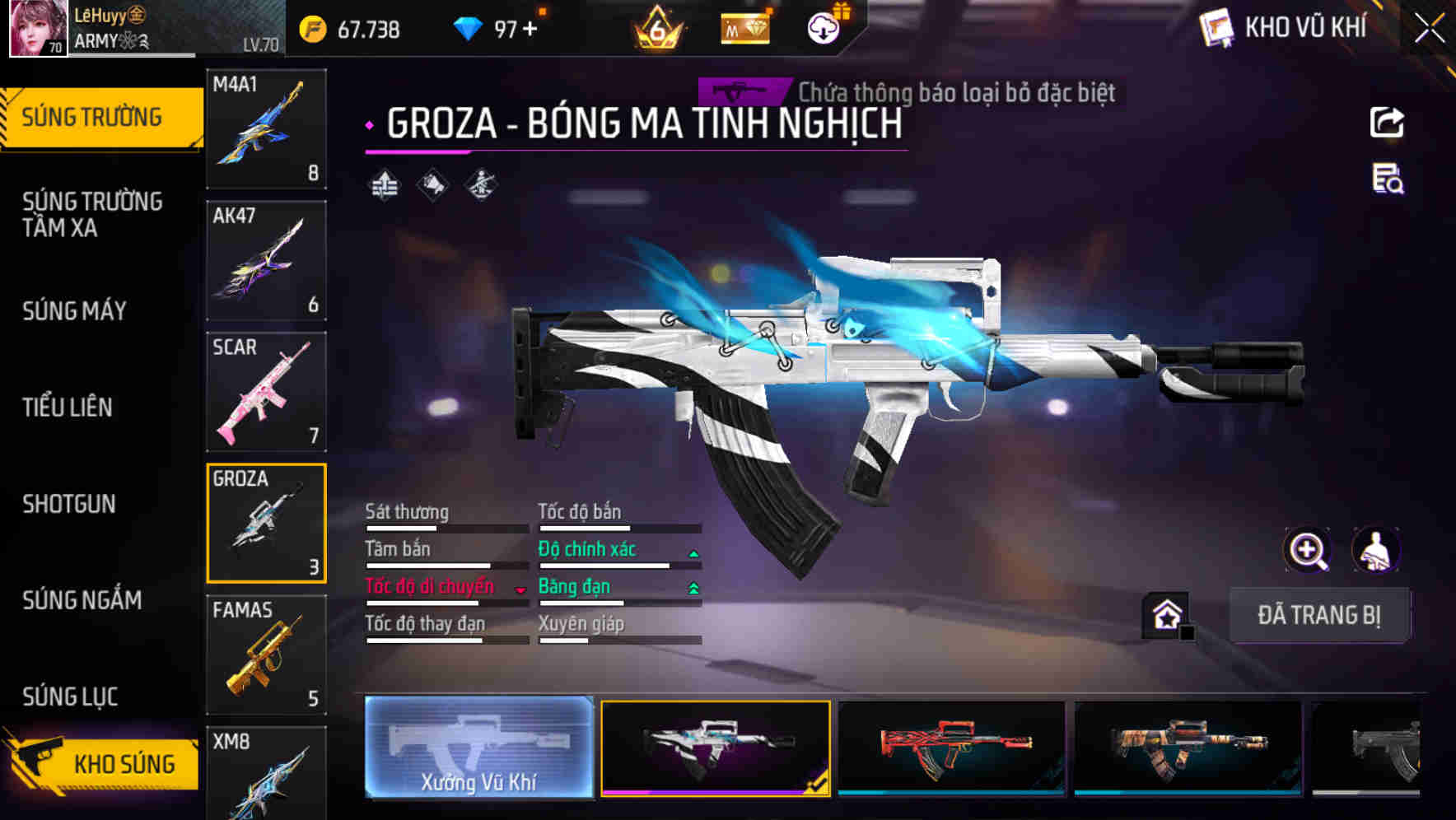Choose the AK47 weapon tile
The width and height of the screenshot is (1456, 820).
point(266,260)
